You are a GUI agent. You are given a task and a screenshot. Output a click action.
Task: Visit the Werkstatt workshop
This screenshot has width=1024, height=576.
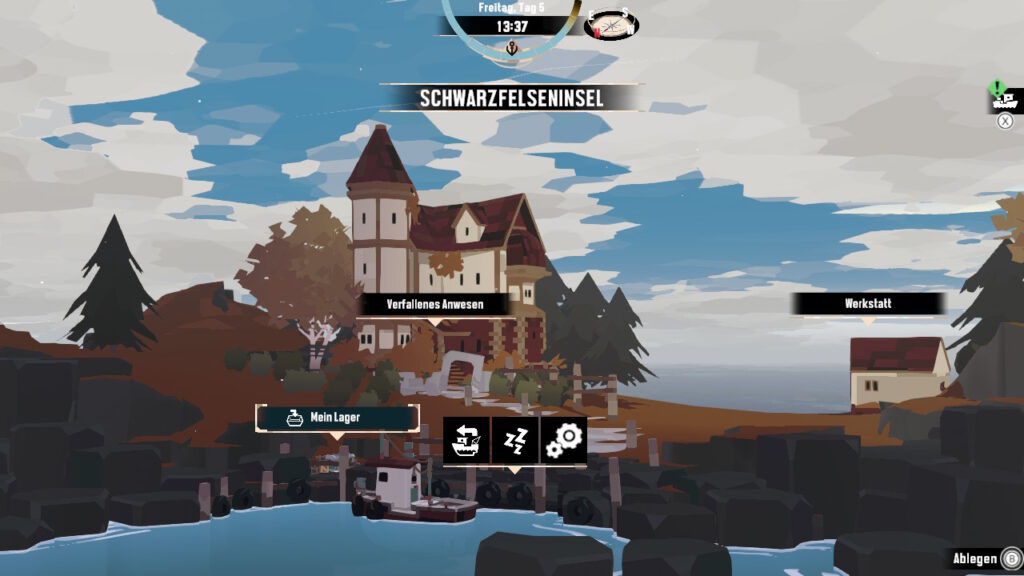click(x=867, y=303)
